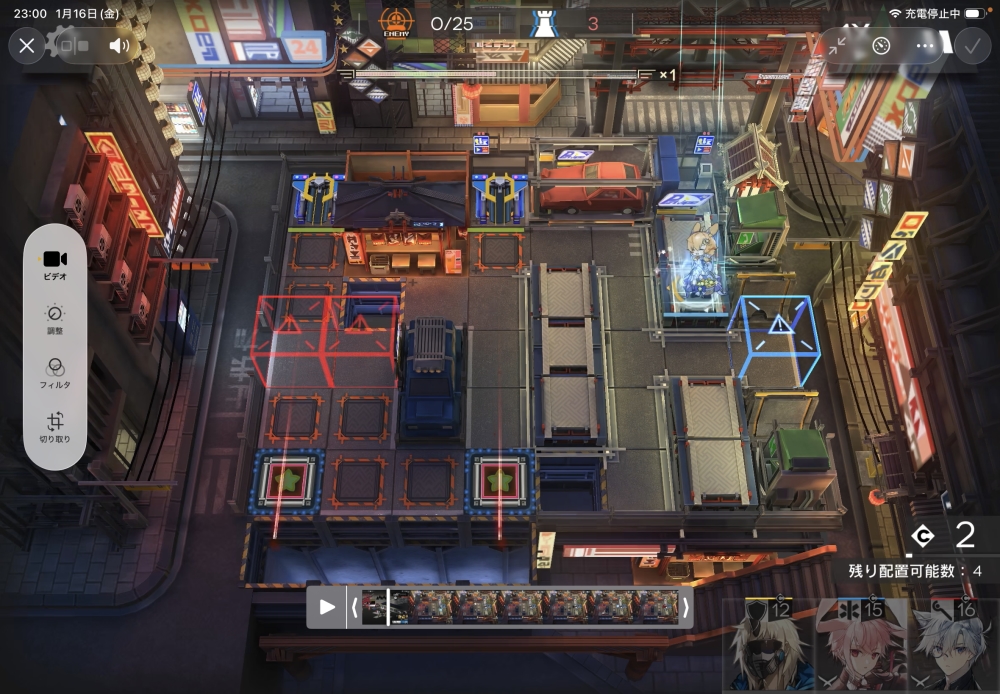This screenshot has width=1000, height=694.
Task: Tap the inward-arrows shrink view icon
Action: tap(837, 46)
